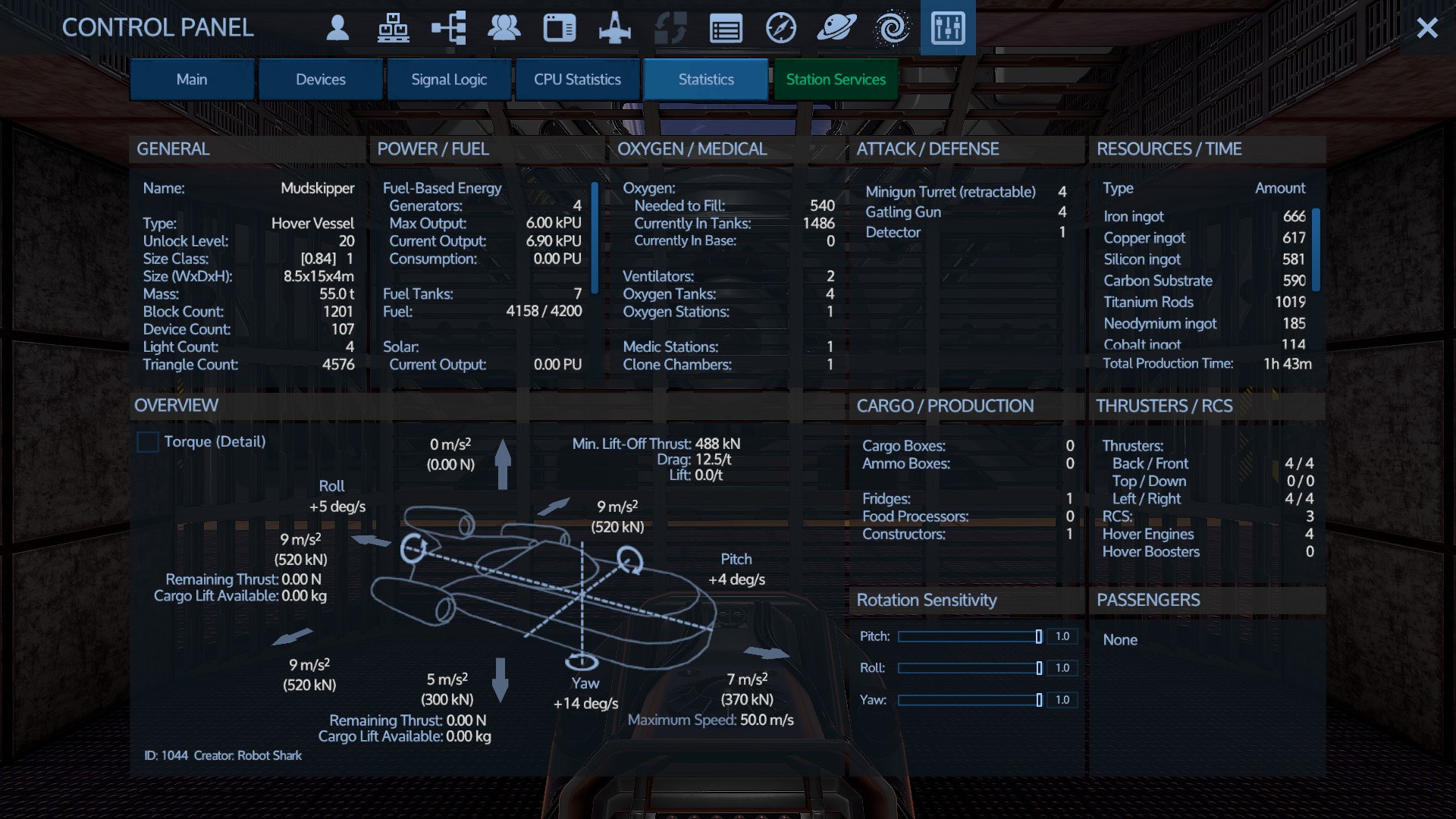Screen dimensions: 1456x819
Task: Select the sliders control panel icon
Action: (x=948, y=28)
